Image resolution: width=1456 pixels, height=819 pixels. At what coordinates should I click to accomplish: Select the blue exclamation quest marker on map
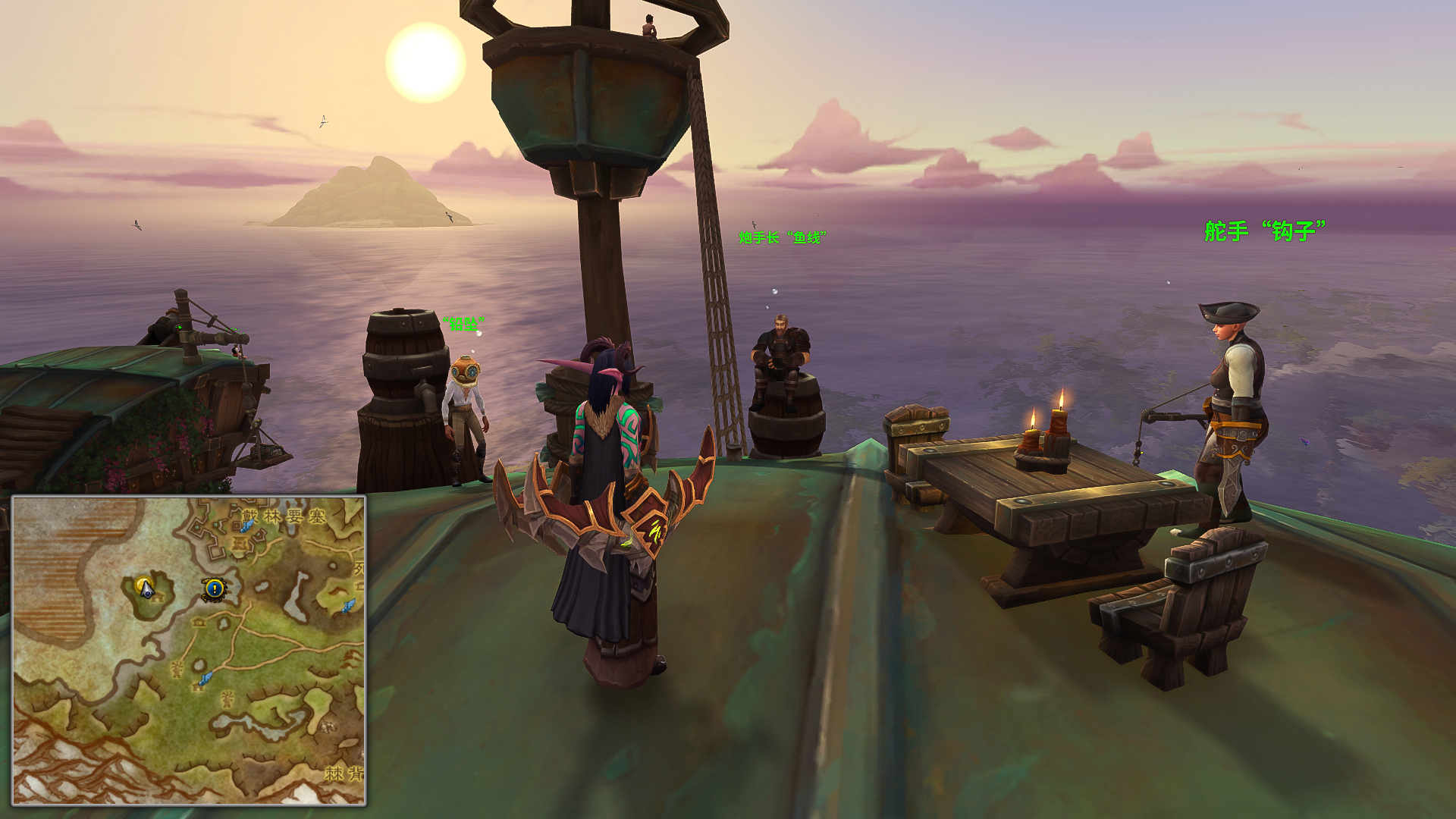coord(215,588)
